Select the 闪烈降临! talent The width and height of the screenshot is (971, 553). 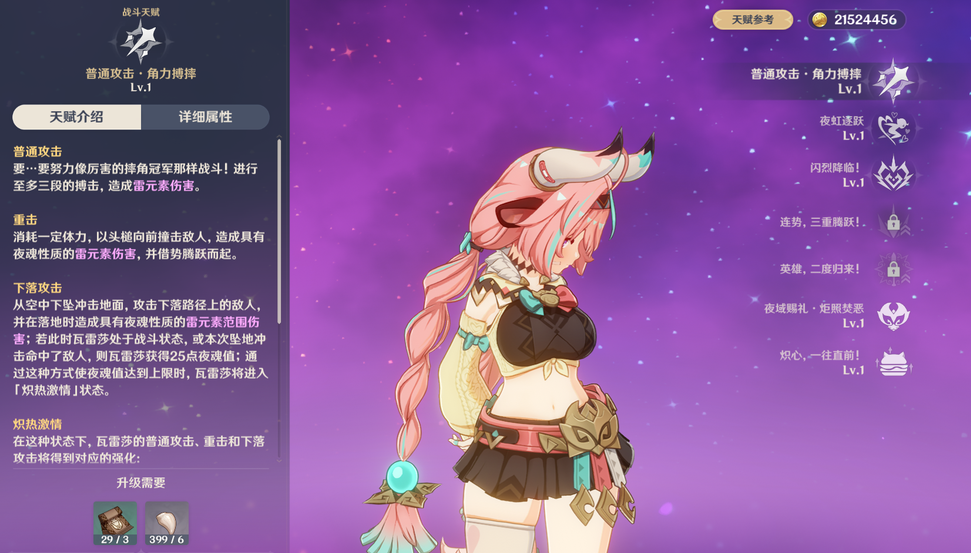(892, 175)
